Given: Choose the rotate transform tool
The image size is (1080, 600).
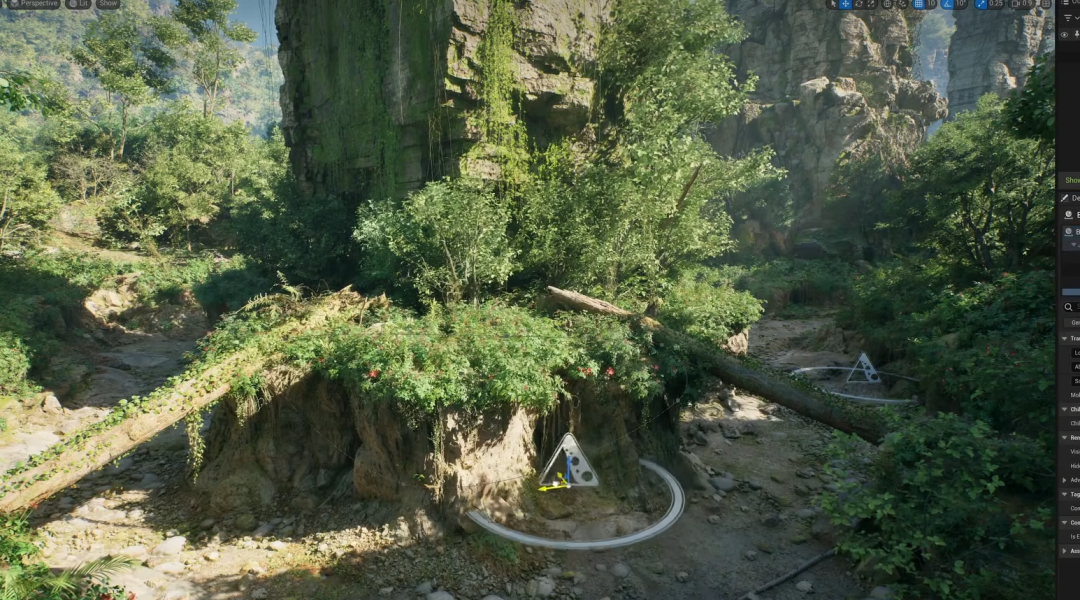Looking at the screenshot, I should [859, 4].
